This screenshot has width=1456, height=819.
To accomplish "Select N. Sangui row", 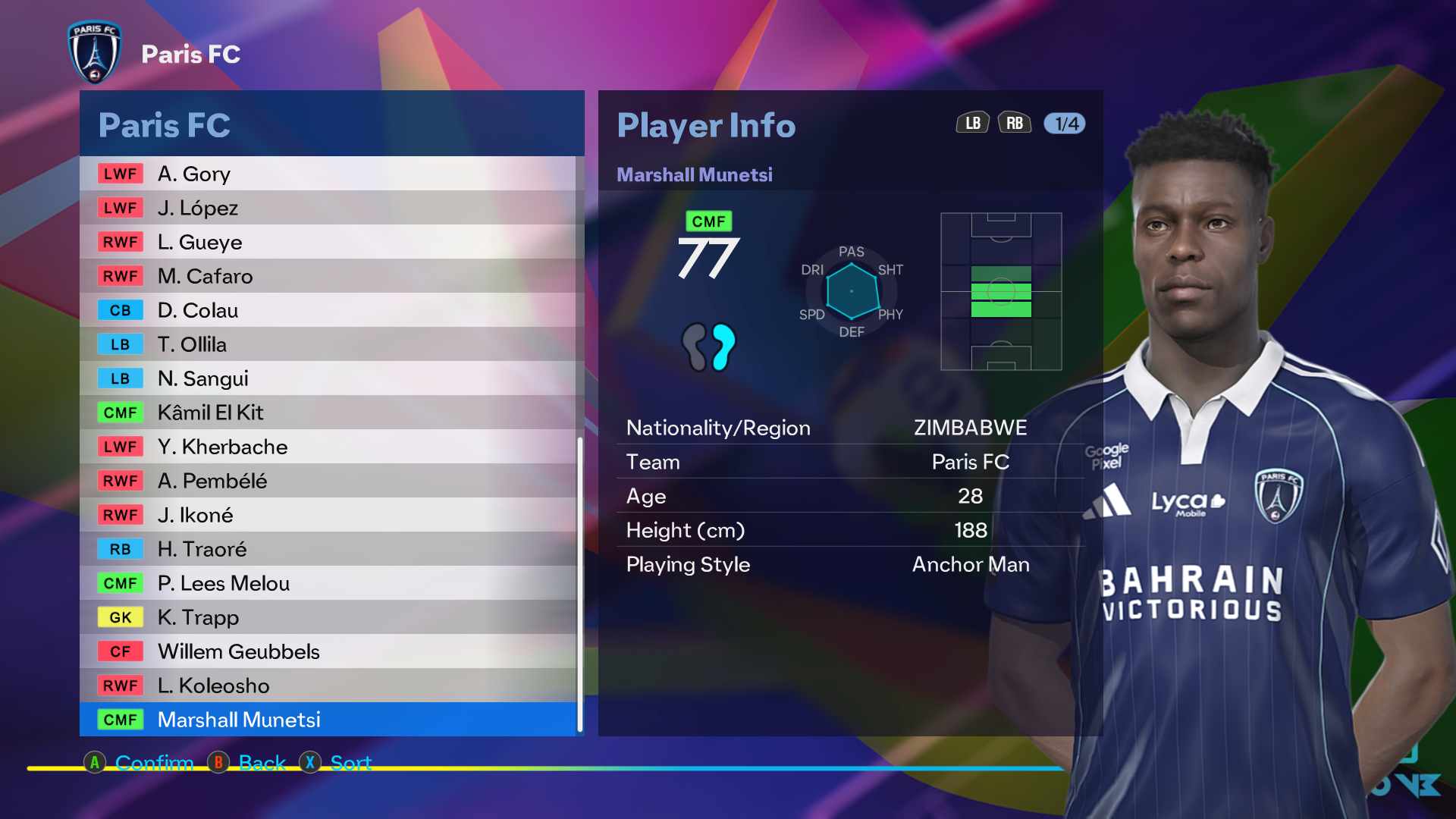I will (x=328, y=378).
